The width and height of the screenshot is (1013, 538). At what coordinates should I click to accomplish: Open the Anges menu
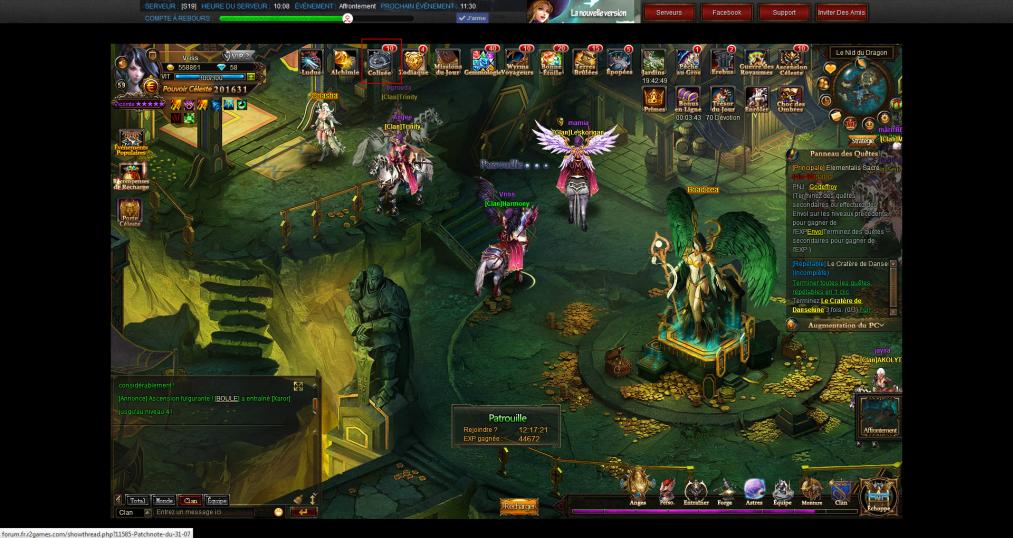click(x=638, y=490)
